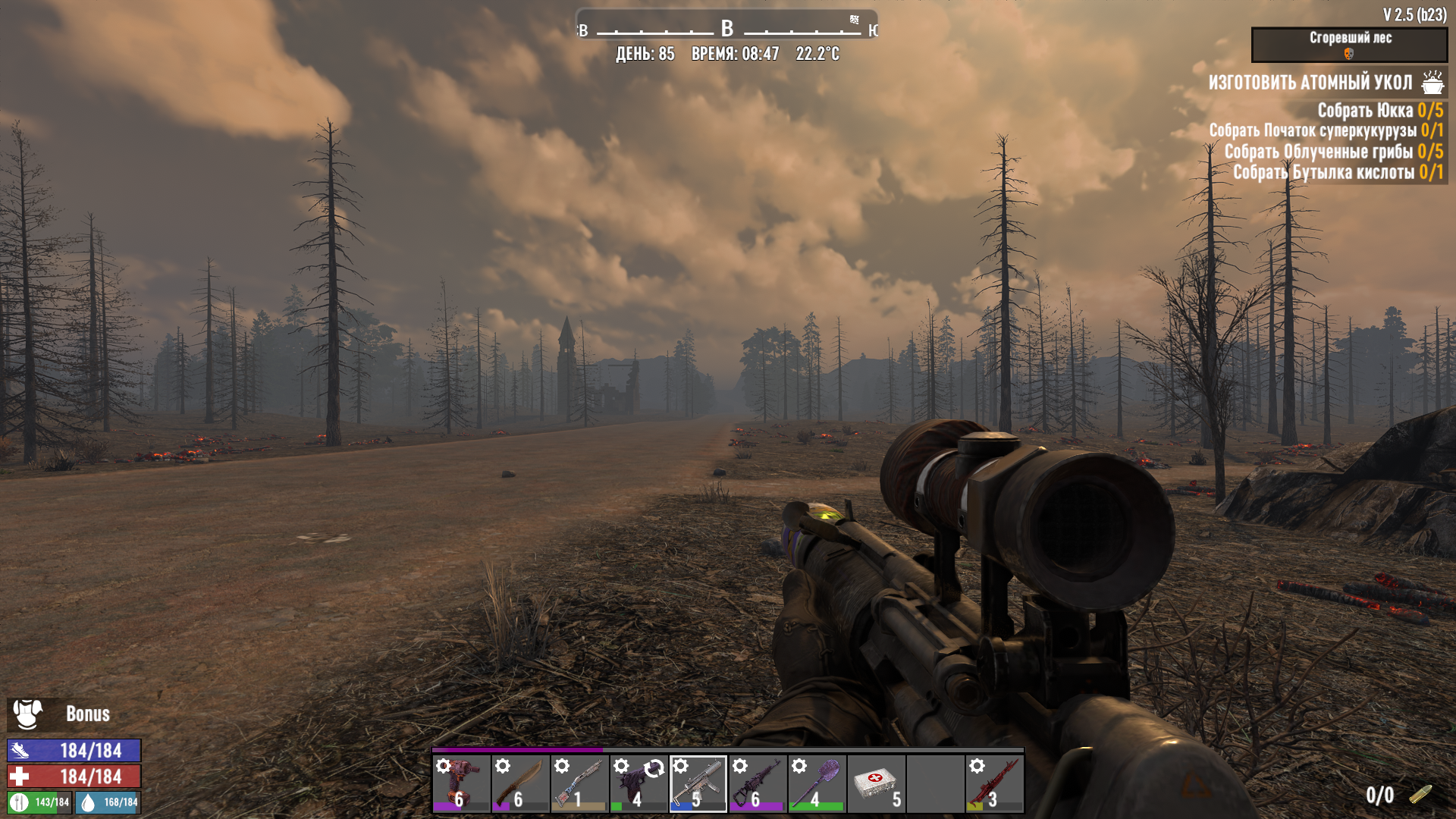Select the machete hotbar slot

coord(520,783)
